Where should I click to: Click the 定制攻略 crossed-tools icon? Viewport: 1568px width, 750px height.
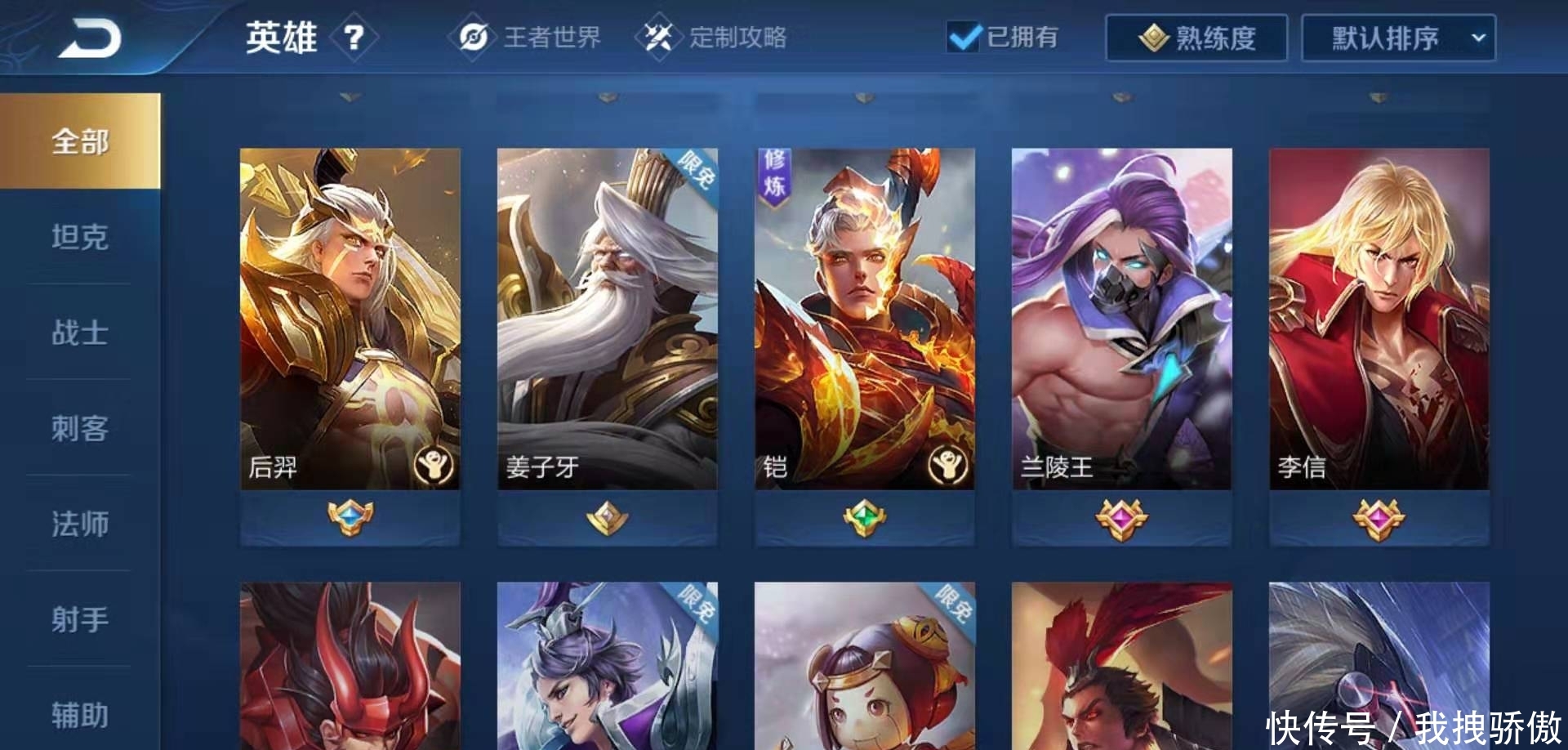pos(663,37)
